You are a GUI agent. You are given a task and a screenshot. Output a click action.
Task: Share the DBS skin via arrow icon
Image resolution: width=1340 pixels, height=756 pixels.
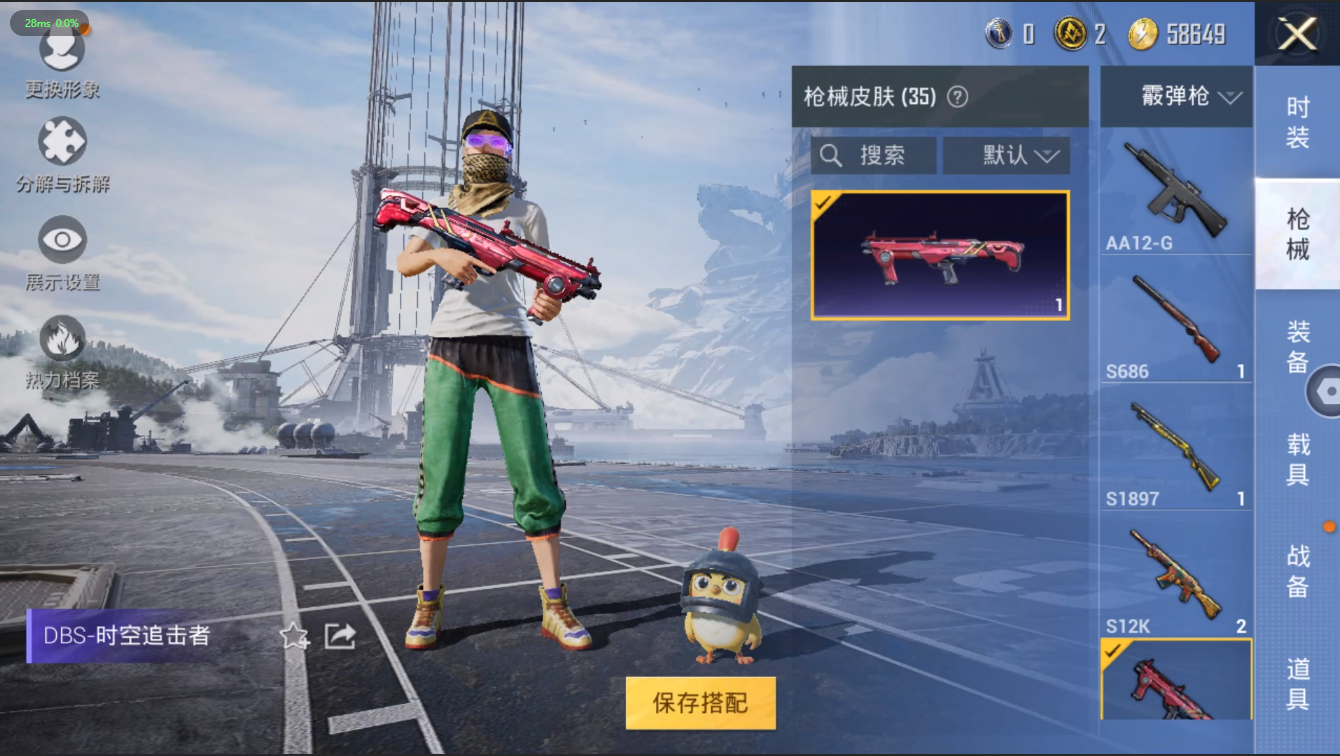(x=340, y=636)
